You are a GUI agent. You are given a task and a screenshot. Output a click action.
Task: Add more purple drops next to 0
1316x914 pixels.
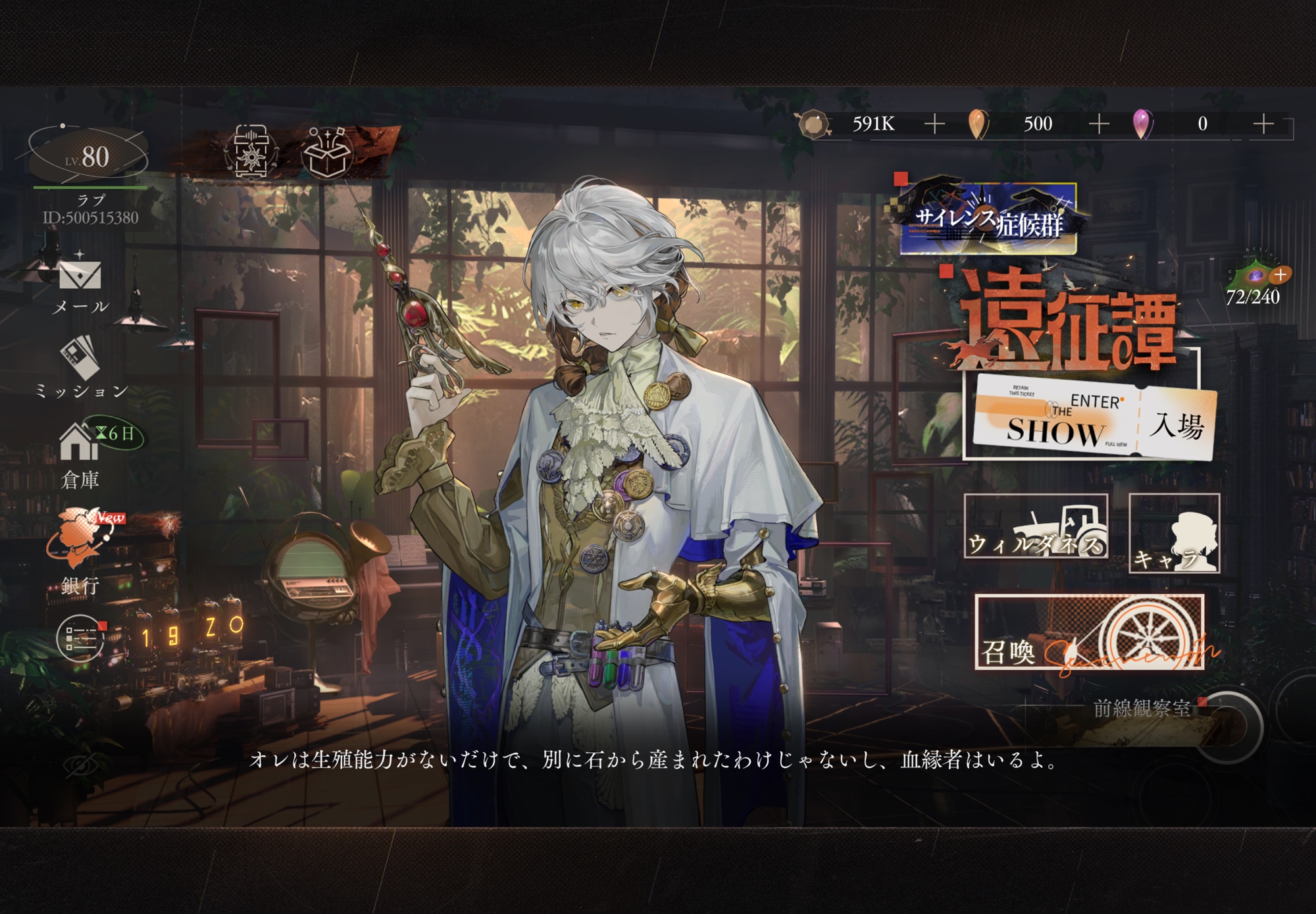tap(1263, 124)
